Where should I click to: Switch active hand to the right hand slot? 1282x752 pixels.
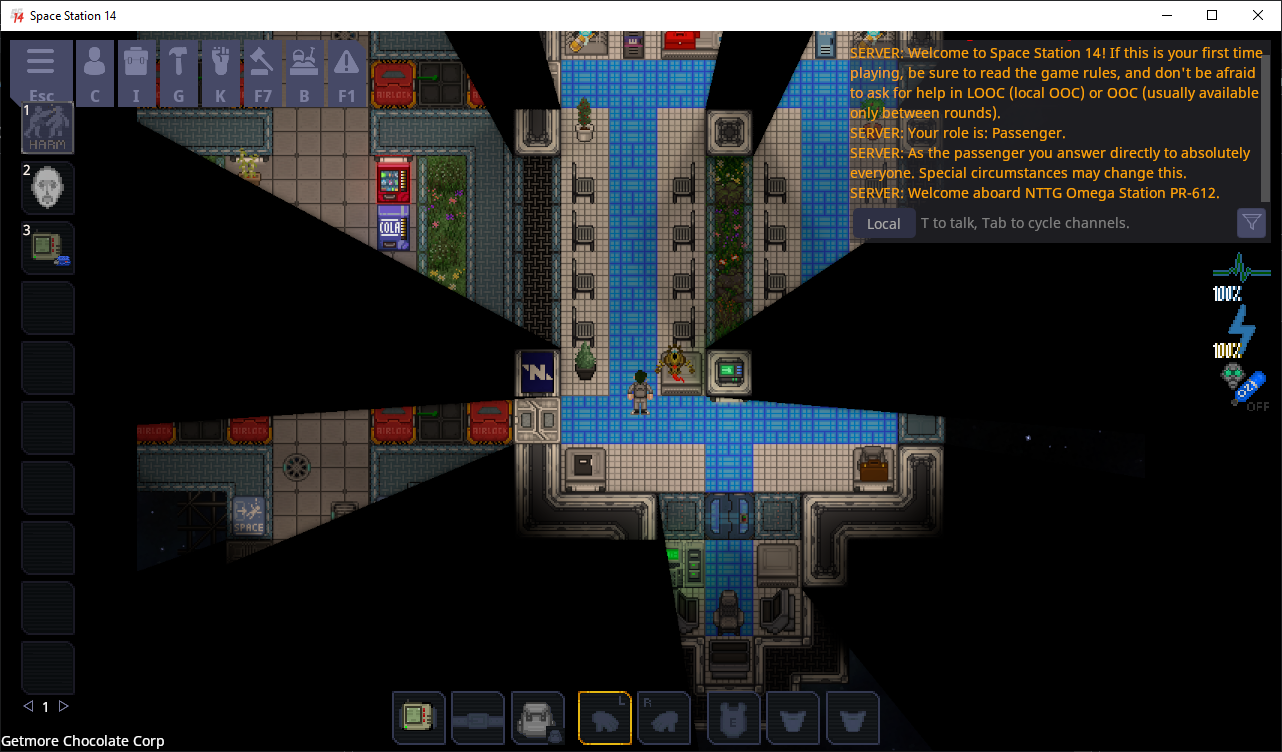[664, 718]
